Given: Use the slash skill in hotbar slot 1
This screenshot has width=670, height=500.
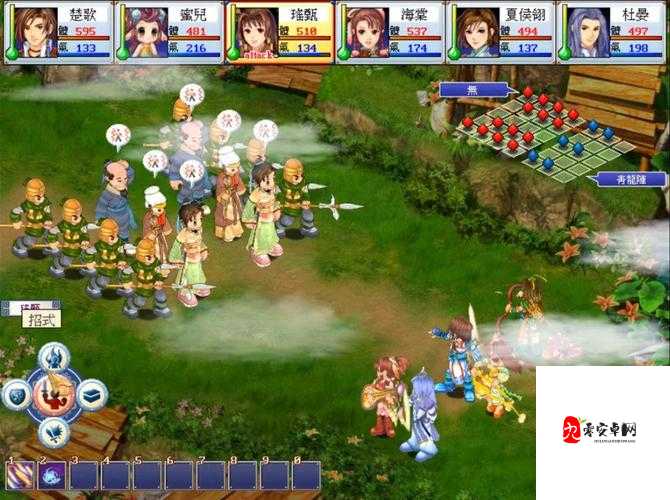Looking at the screenshot, I should [19, 475].
